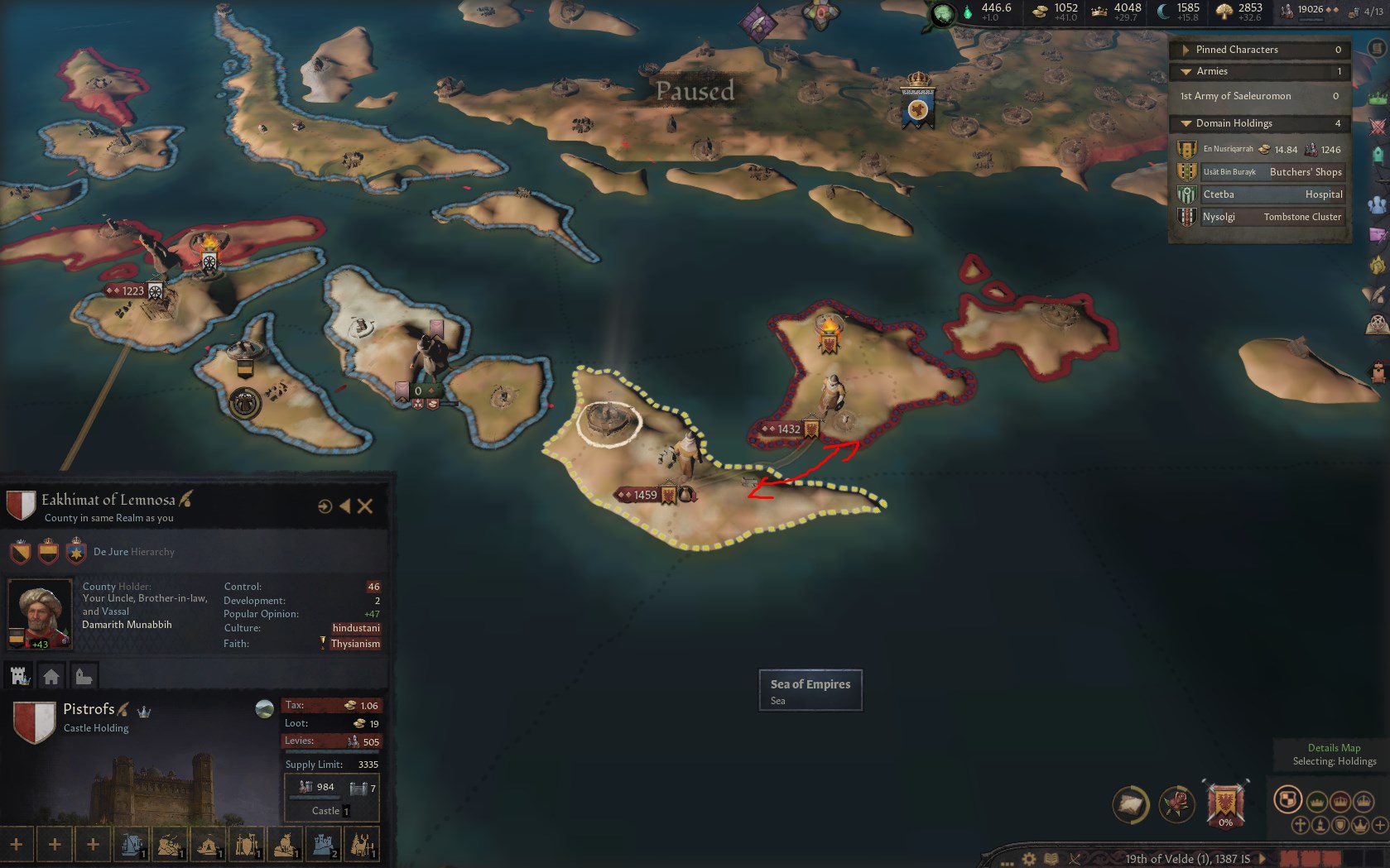Viewport: 1390px width, 868px height.
Task: Click the rose icon near the map modes
Action: [x=1176, y=802]
